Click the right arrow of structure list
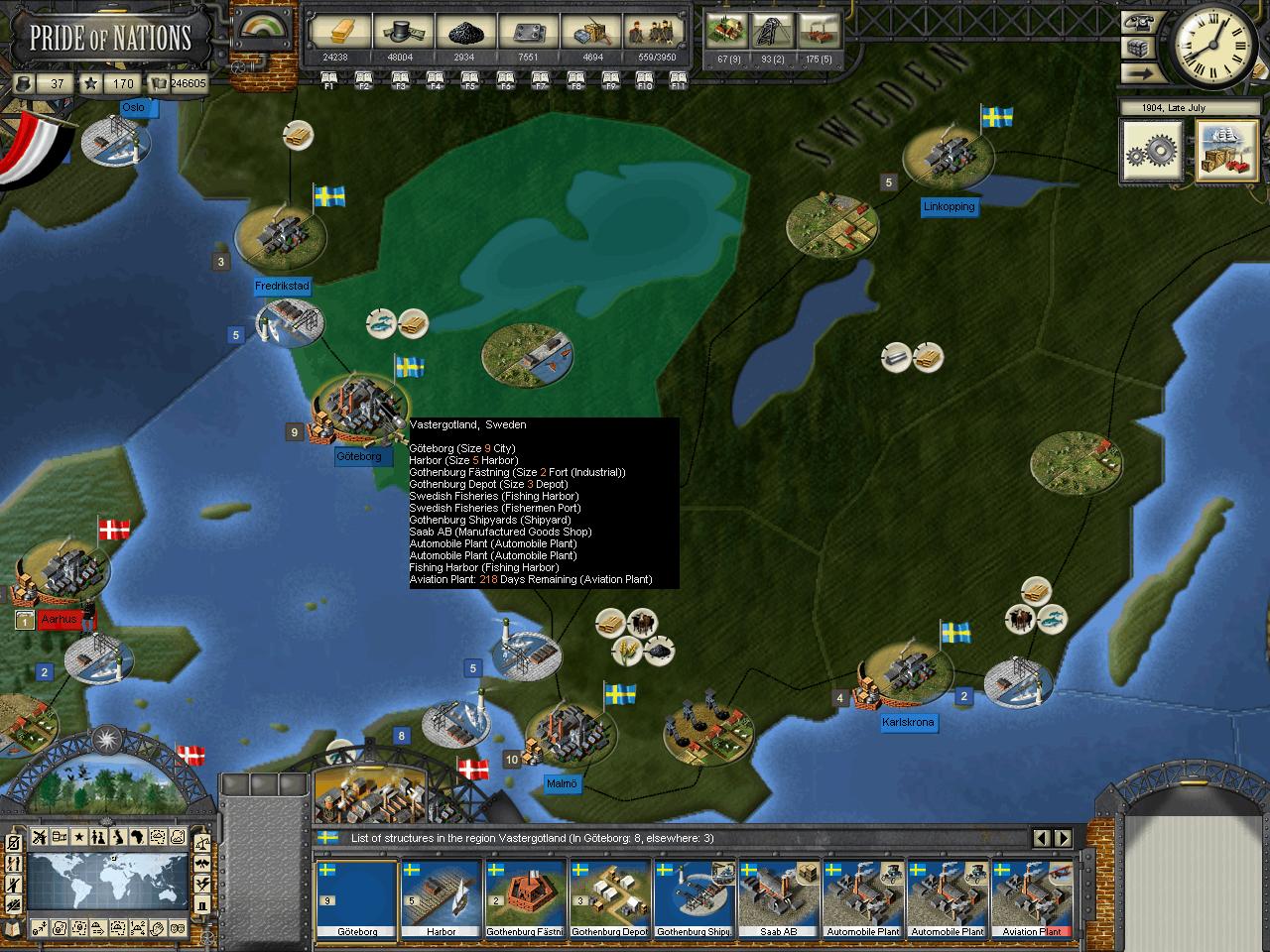The width and height of the screenshot is (1270, 952). 1063,839
